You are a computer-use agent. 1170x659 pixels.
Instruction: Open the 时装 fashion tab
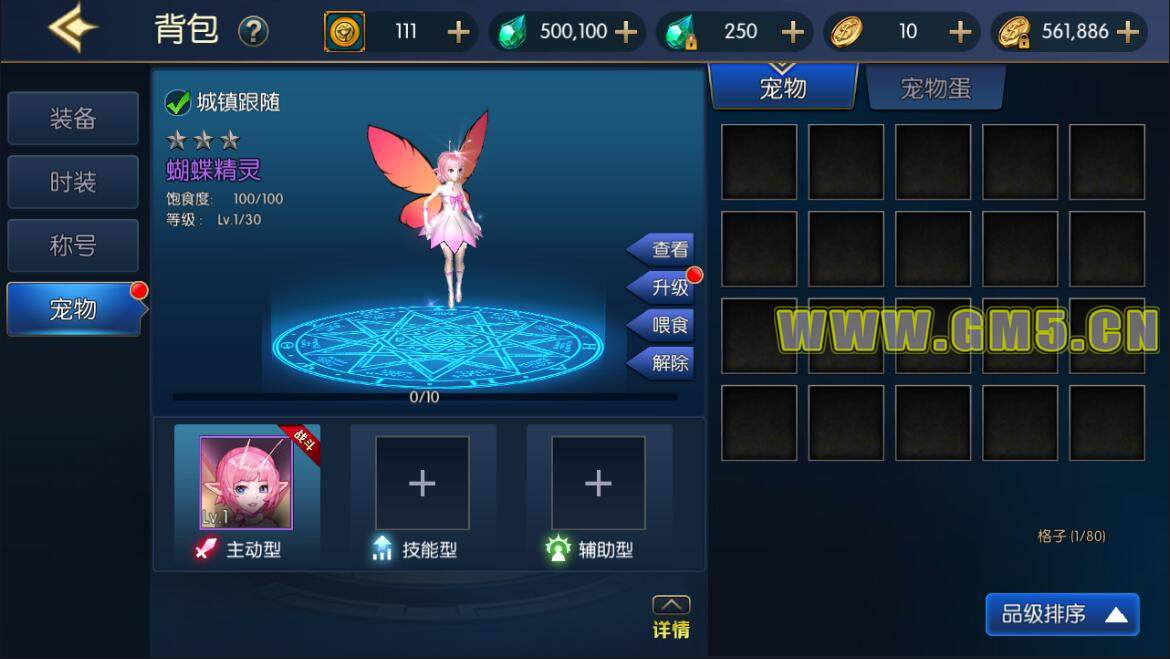point(73,182)
